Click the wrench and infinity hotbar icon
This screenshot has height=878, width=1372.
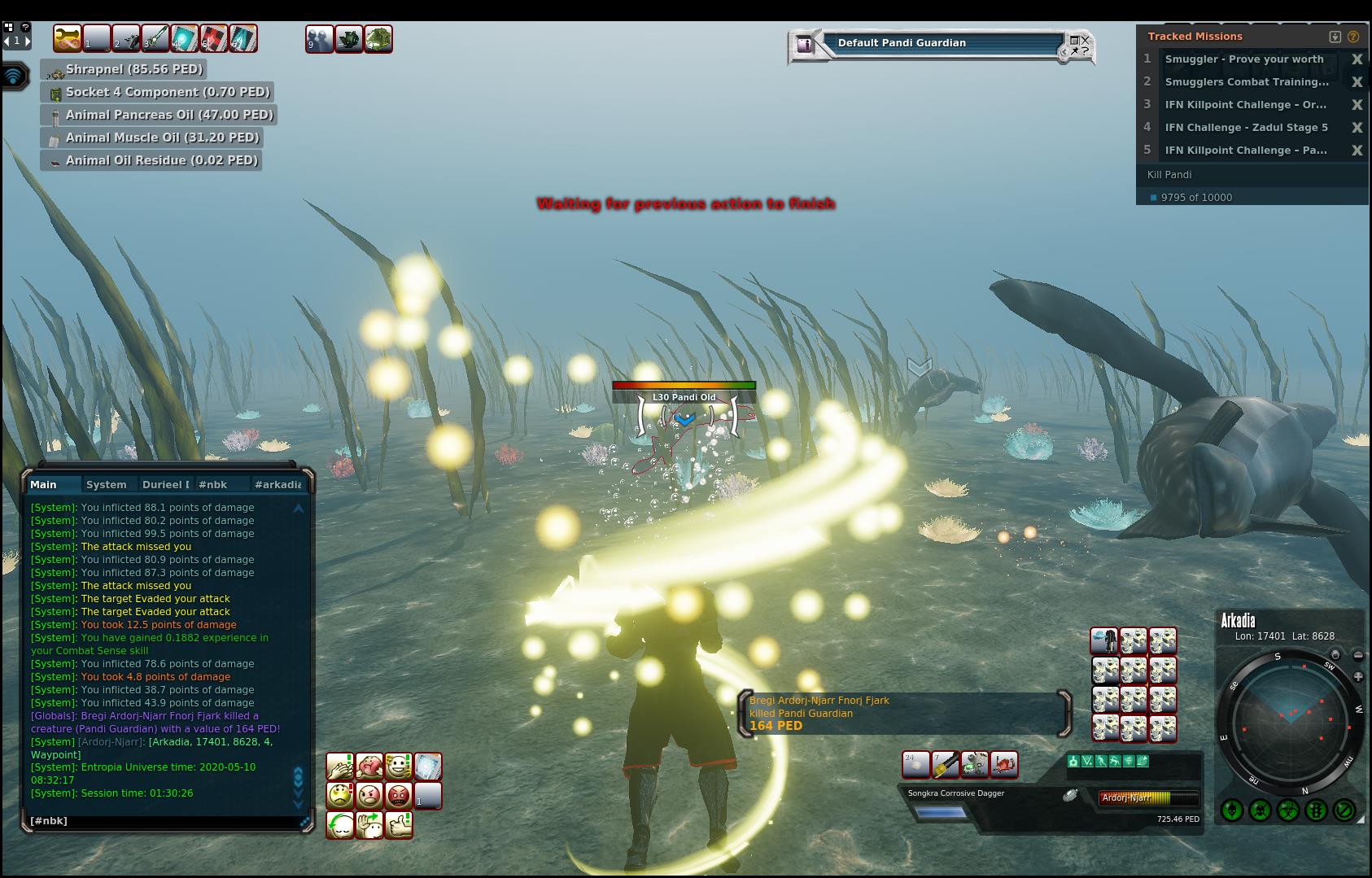(x=68, y=38)
